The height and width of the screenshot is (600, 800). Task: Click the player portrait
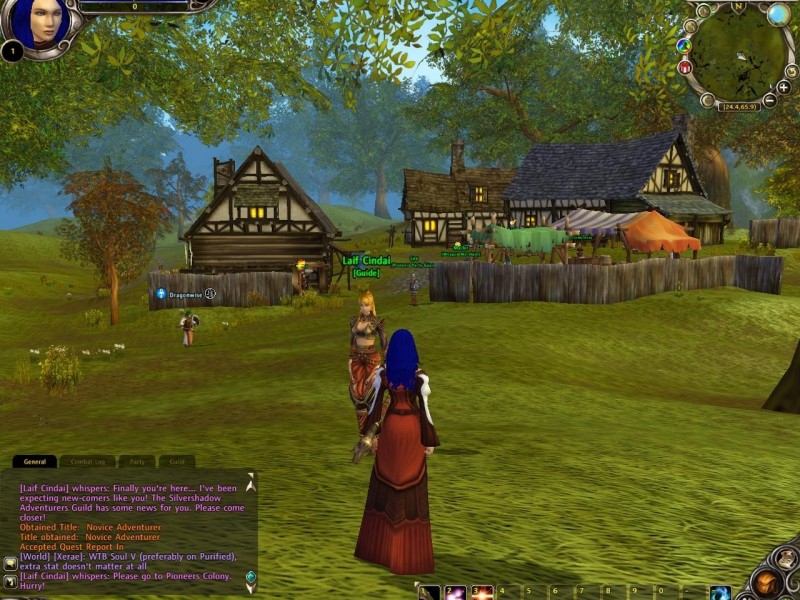(40, 22)
